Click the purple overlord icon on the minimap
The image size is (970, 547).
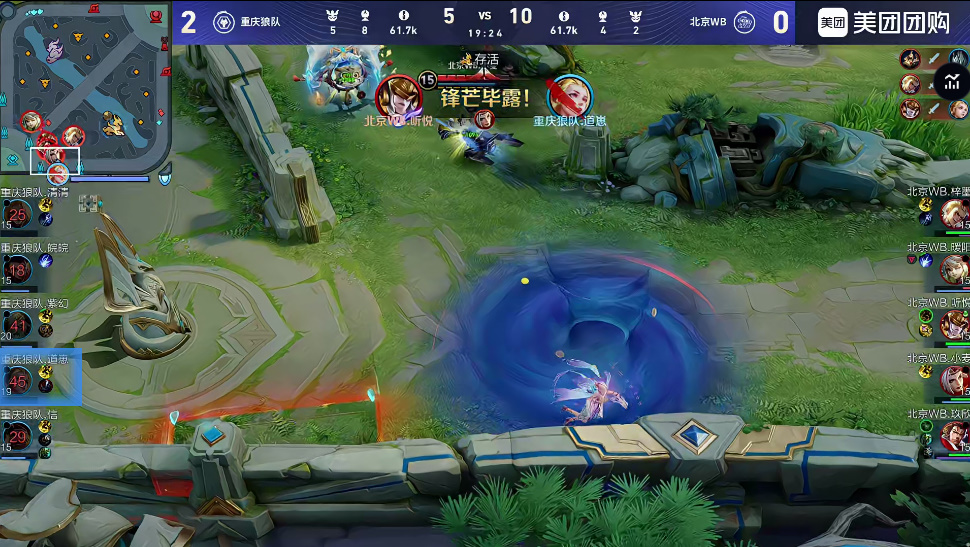[x=54, y=49]
